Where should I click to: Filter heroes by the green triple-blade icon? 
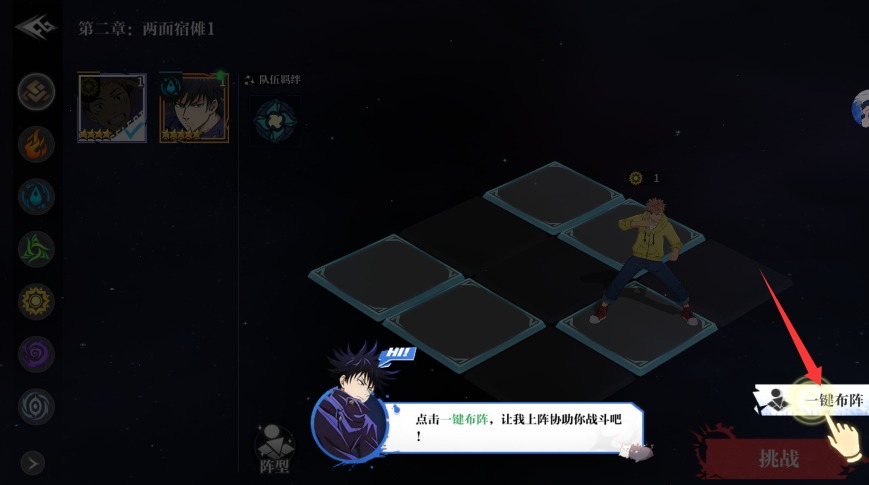tap(36, 248)
